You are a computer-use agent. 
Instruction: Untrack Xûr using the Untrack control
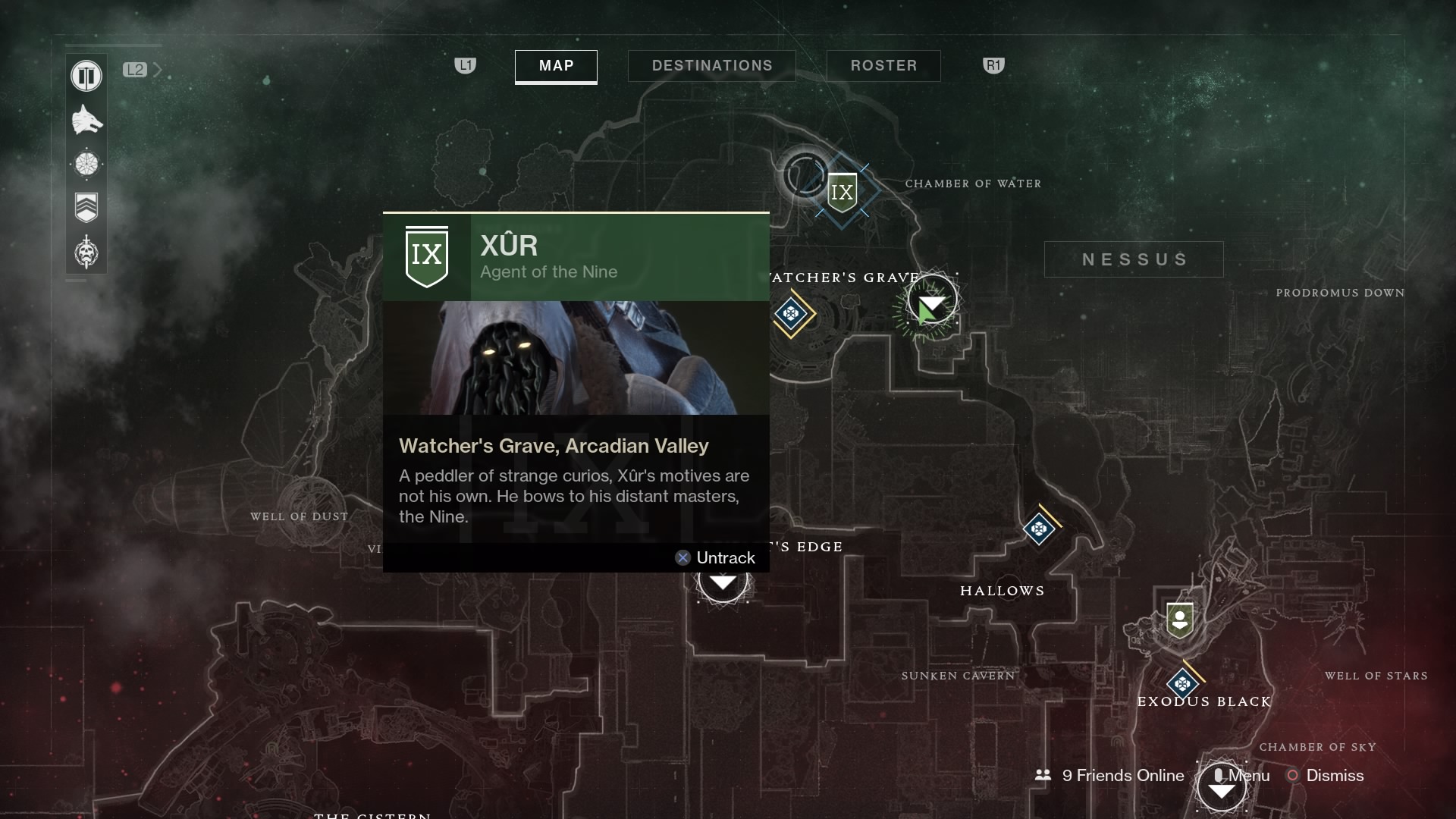click(714, 557)
